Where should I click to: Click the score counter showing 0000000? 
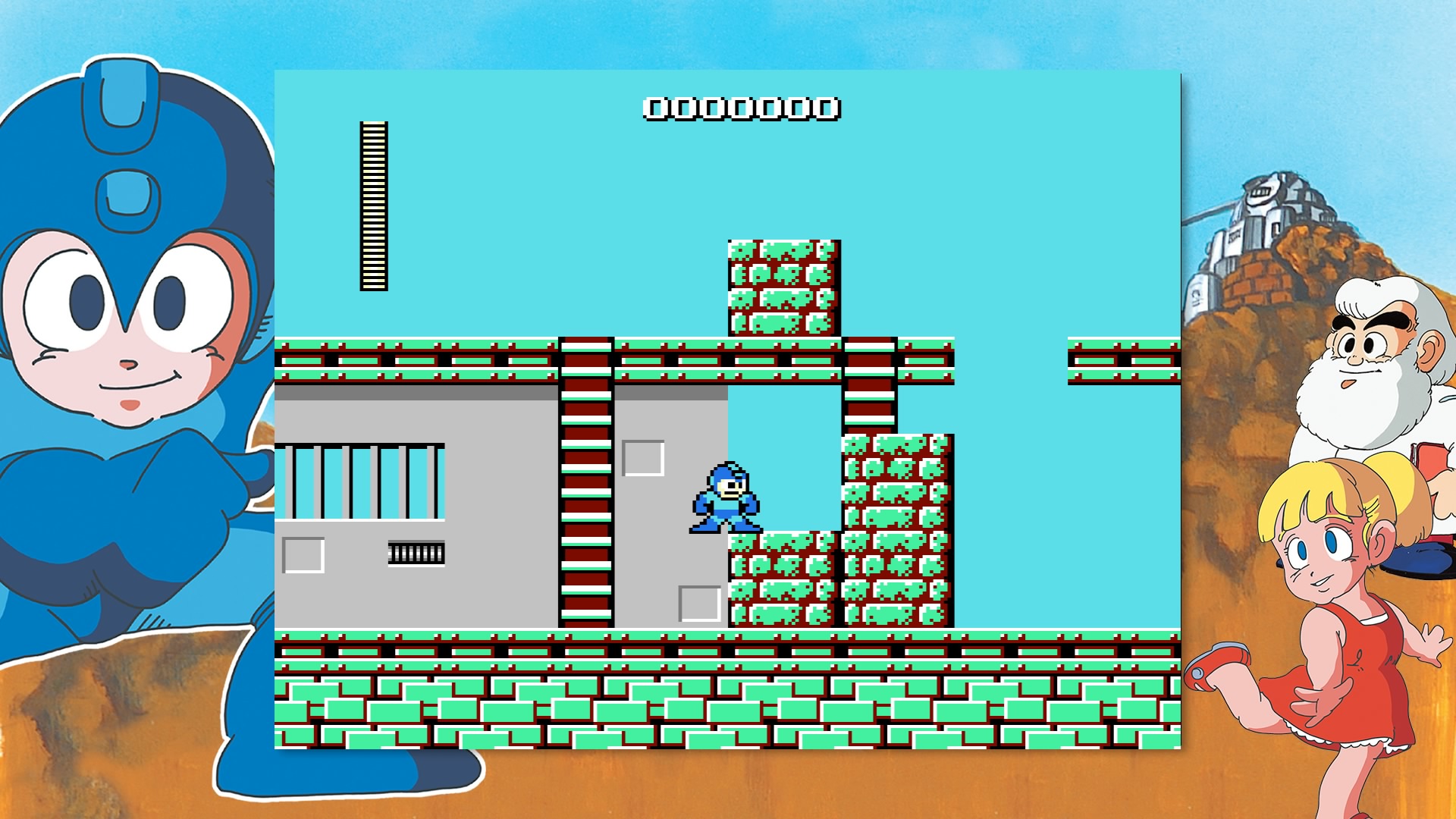tap(739, 108)
